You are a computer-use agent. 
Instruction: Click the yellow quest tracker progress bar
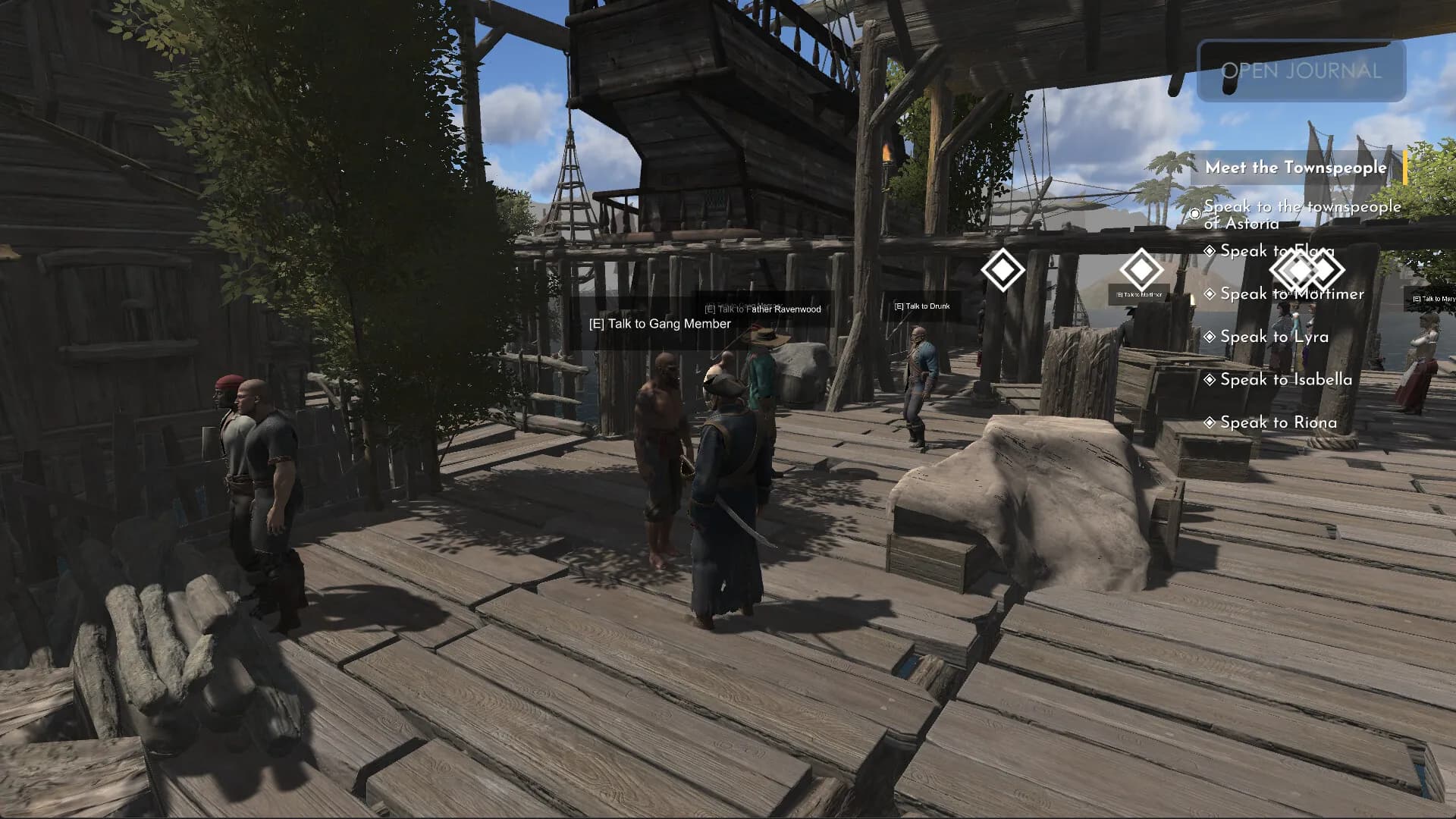point(1406,165)
